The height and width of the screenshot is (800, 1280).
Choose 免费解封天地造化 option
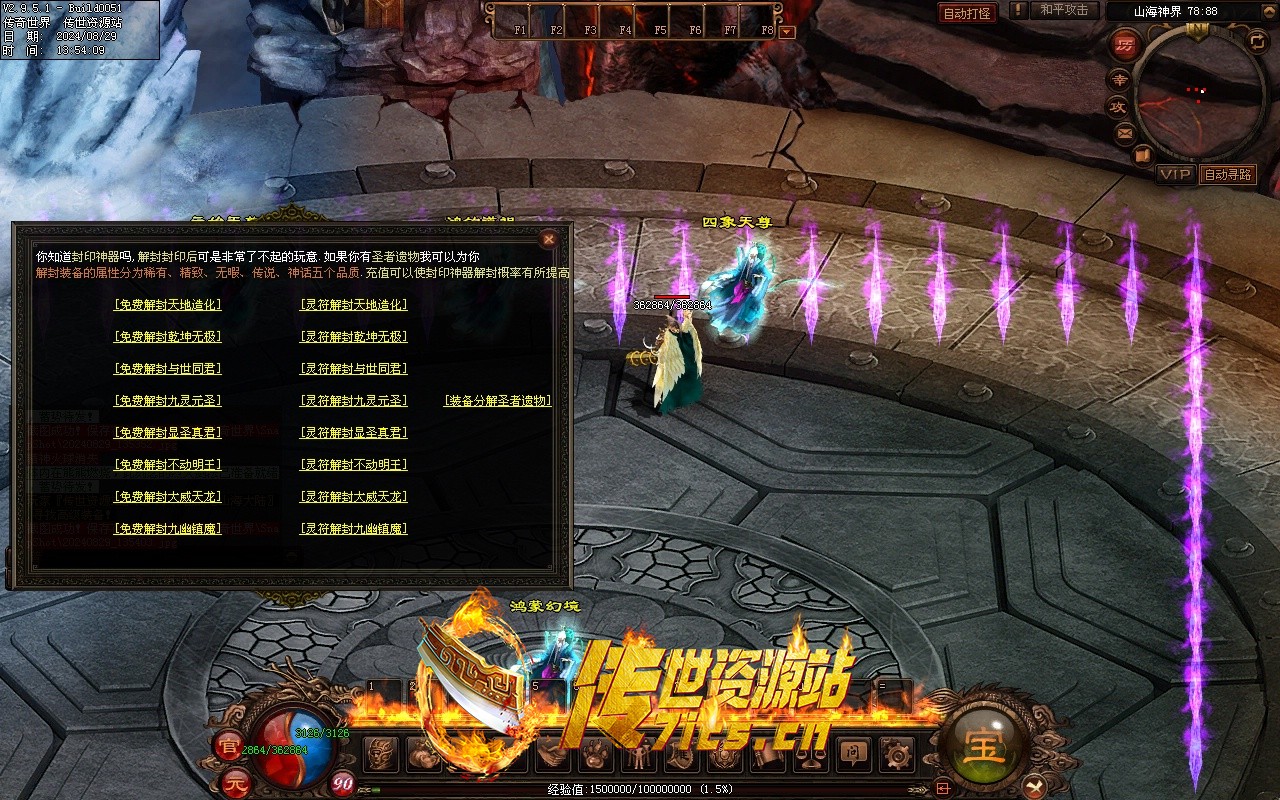pyautogui.click(x=168, y=305)
